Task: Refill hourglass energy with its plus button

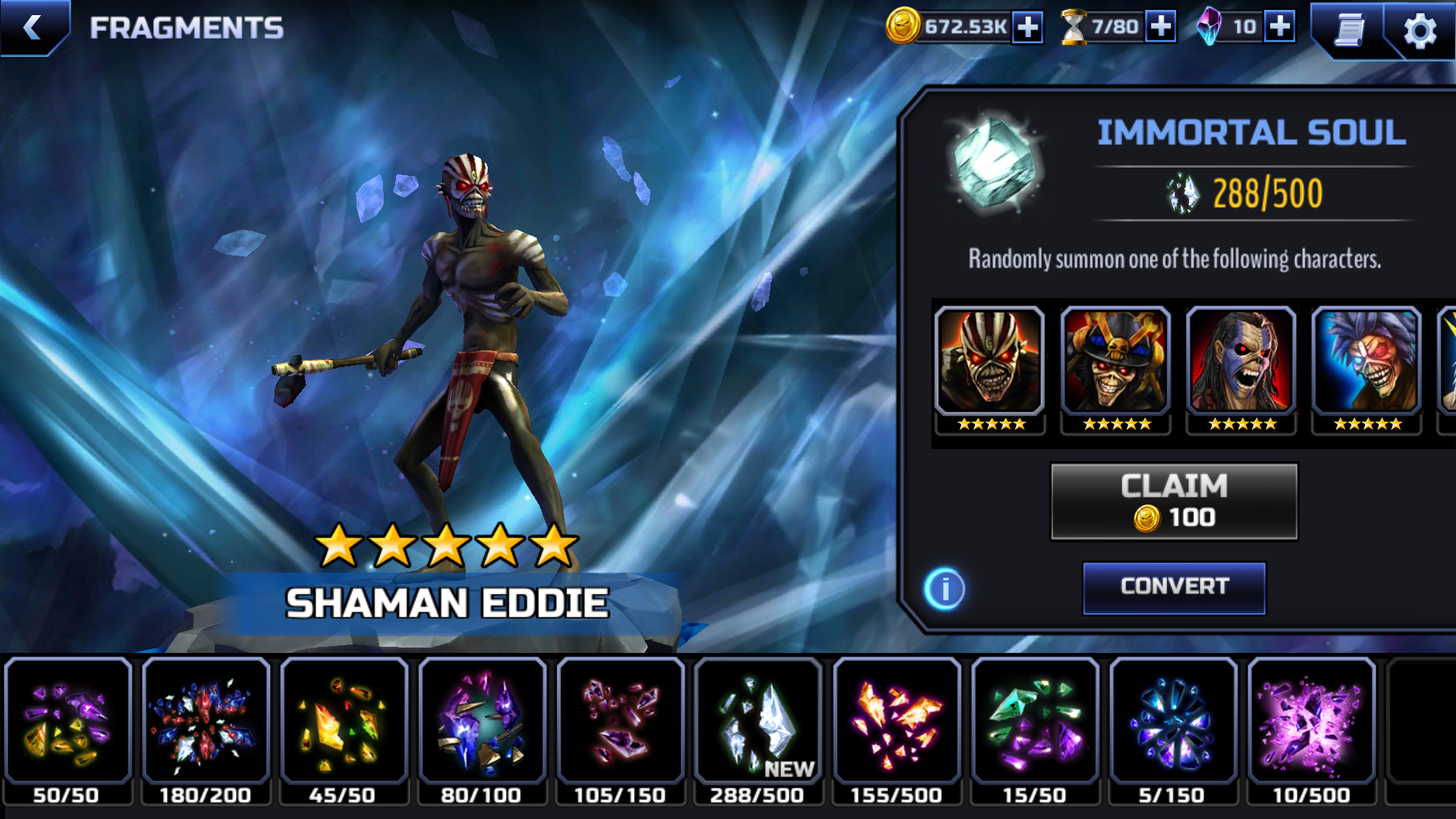Action: [x=1160, y=27]
